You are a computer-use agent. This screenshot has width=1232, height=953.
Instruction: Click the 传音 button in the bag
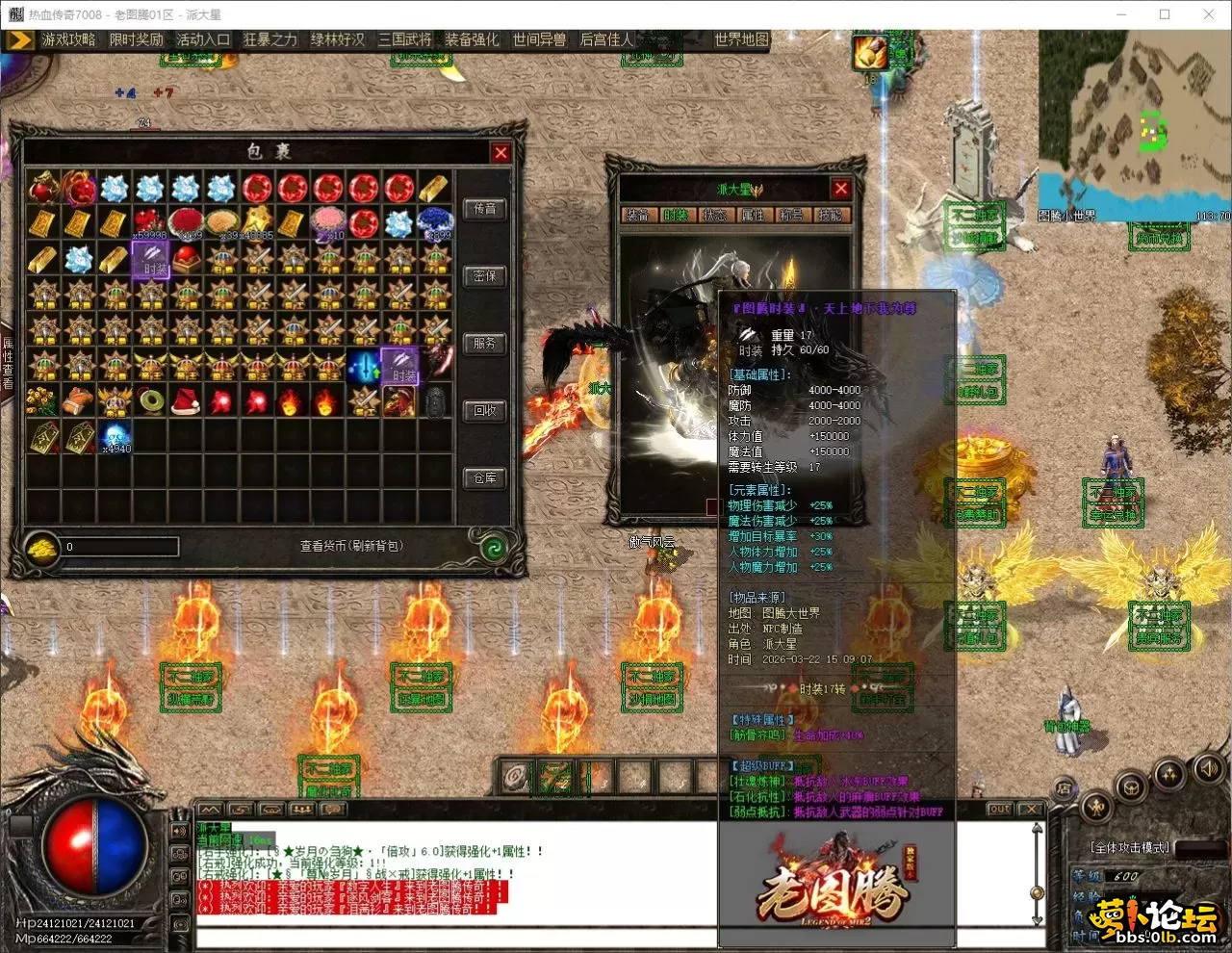485,209
